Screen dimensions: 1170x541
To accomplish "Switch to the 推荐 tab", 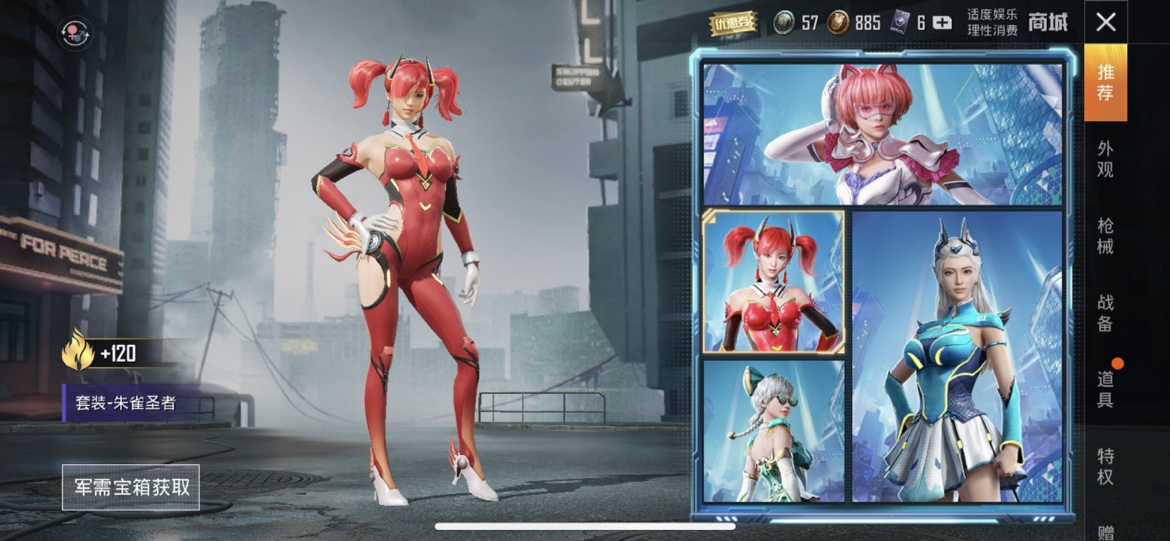I will 1105,82.
